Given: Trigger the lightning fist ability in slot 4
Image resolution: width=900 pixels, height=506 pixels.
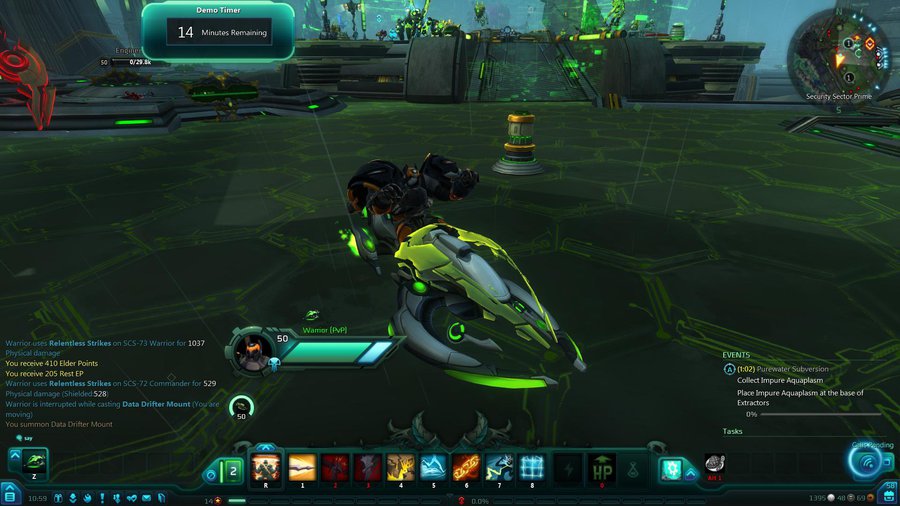Looking at the screenshot, I should coord(401,467).
